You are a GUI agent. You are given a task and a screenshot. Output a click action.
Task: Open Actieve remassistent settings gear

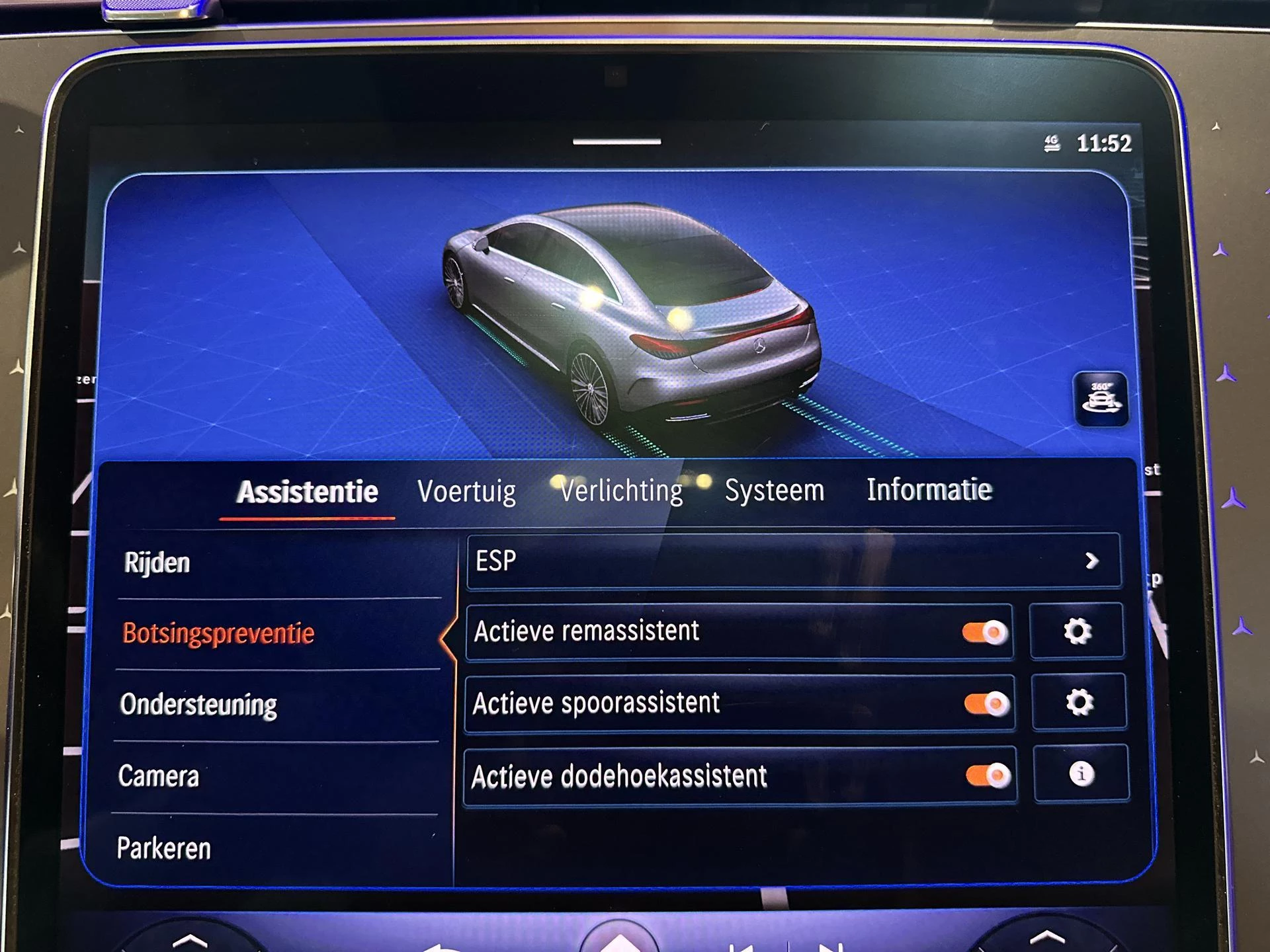tap(1077, 631)
